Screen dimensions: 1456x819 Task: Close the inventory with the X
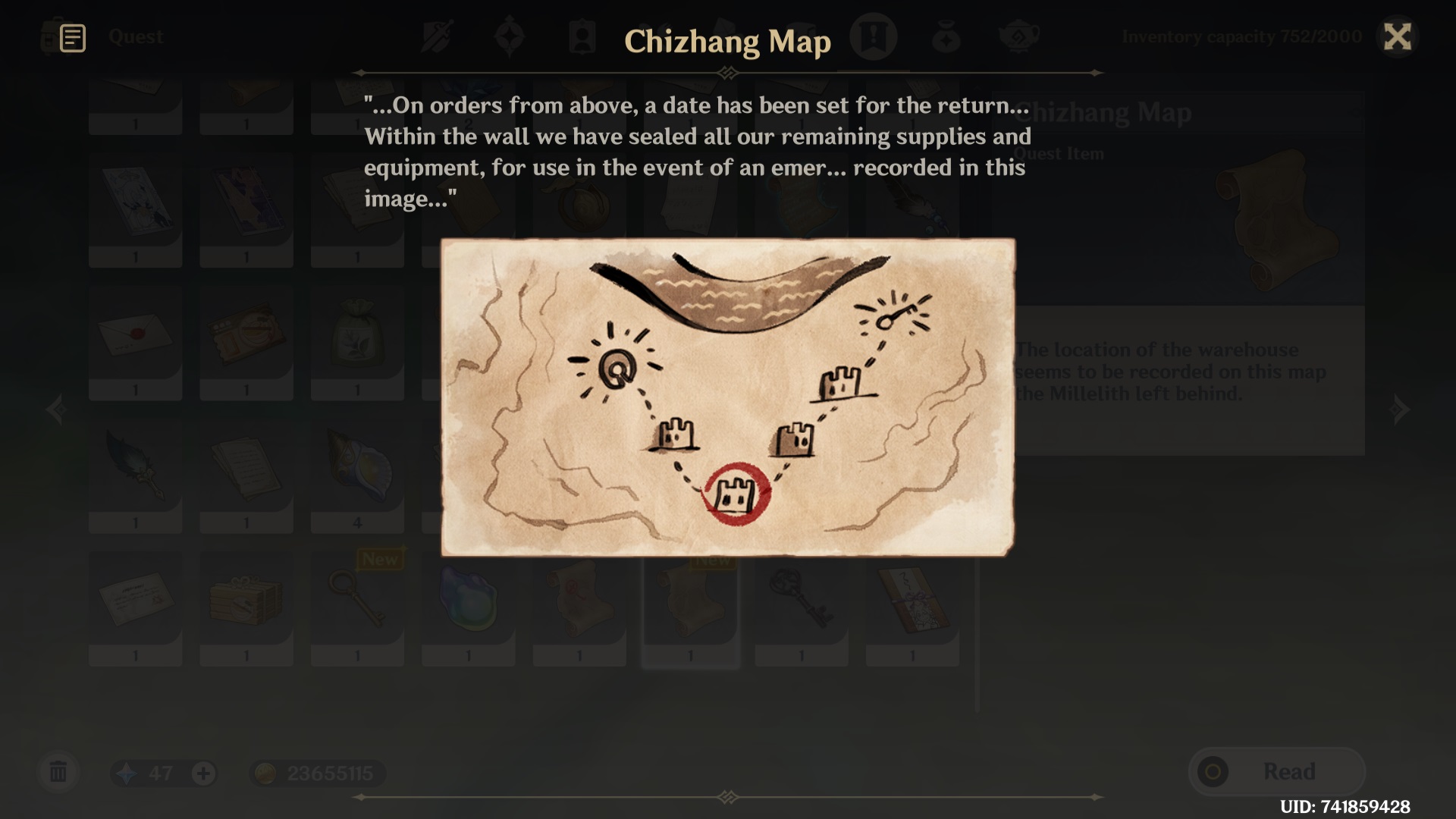point(1399,36)
